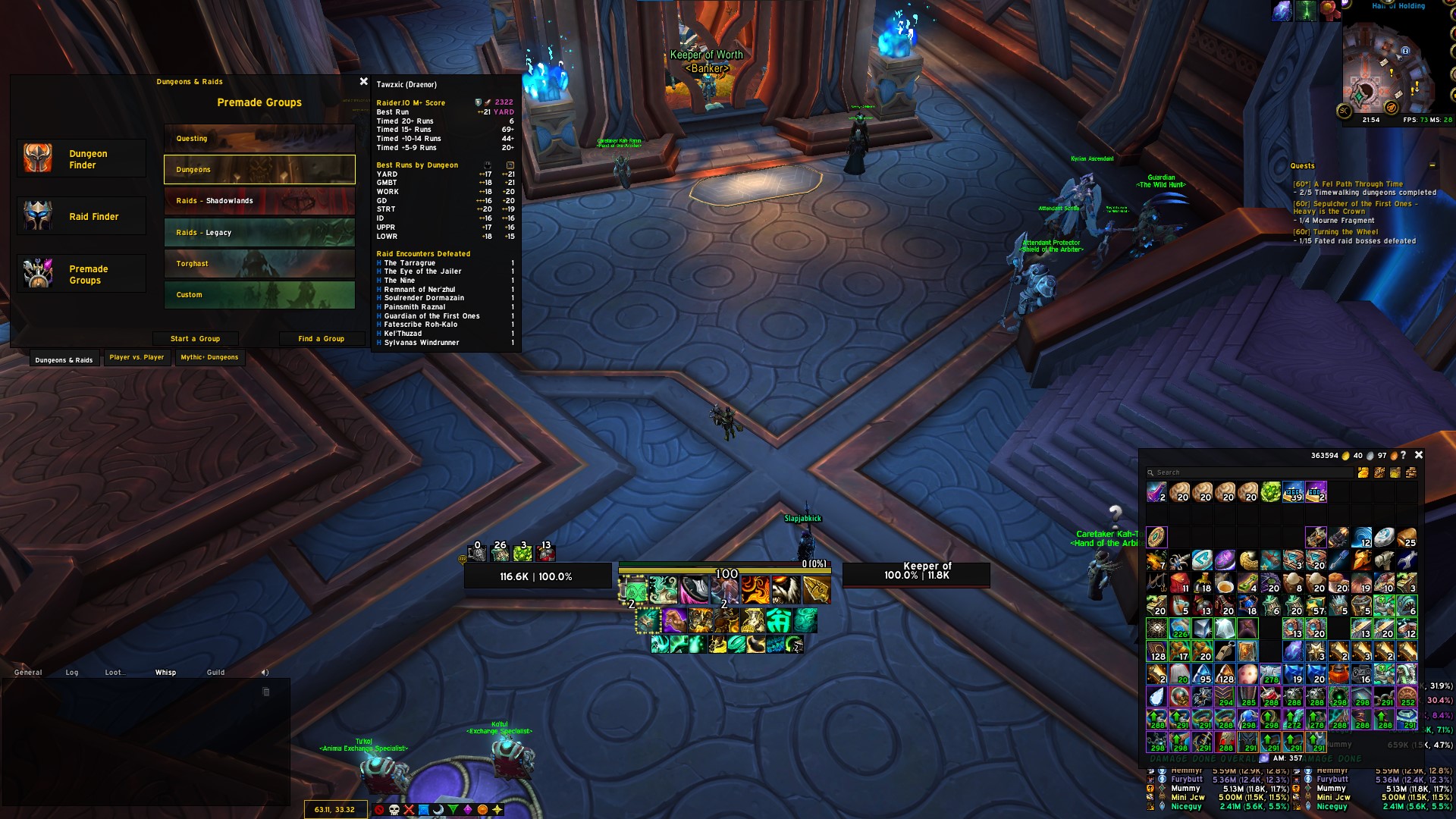Viewport: 1456px width, 819px height.
Task: Click Find a Group
Action: point(322,338)
